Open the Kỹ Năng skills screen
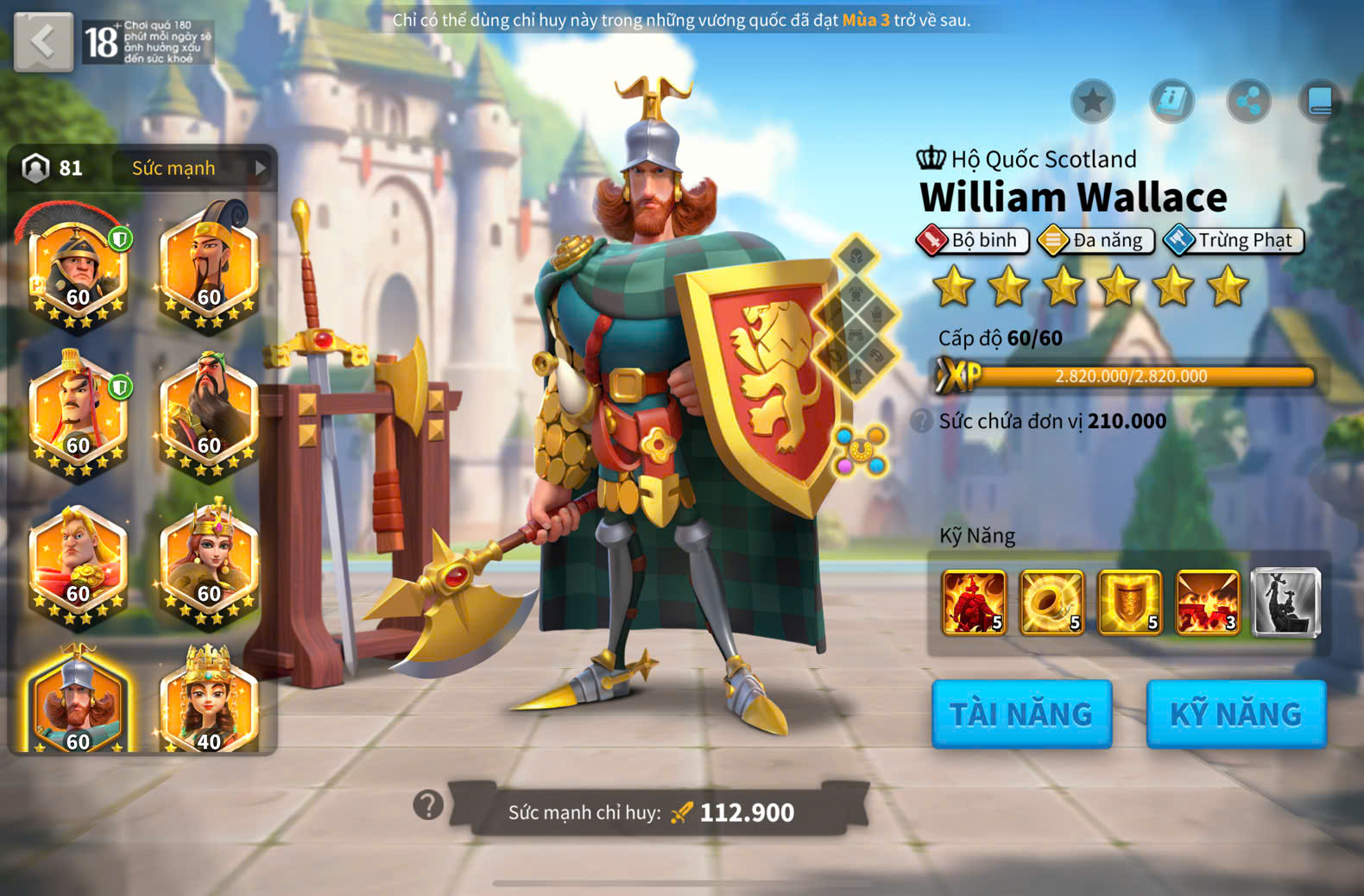Viewport: 1364px width, 896px height. pos(1235,714)
